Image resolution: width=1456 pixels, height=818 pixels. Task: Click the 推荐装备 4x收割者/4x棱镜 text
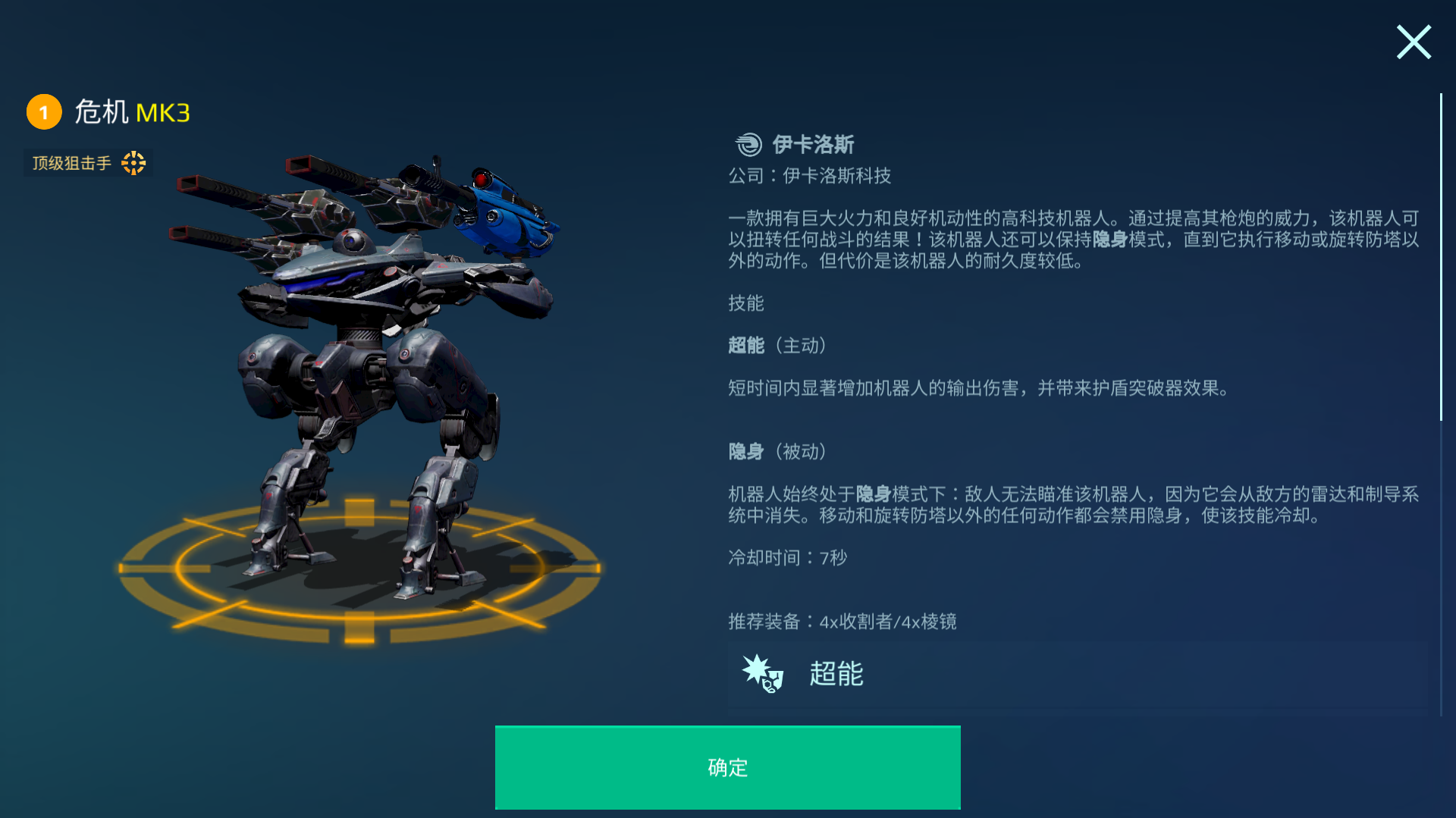click(842, 622)
